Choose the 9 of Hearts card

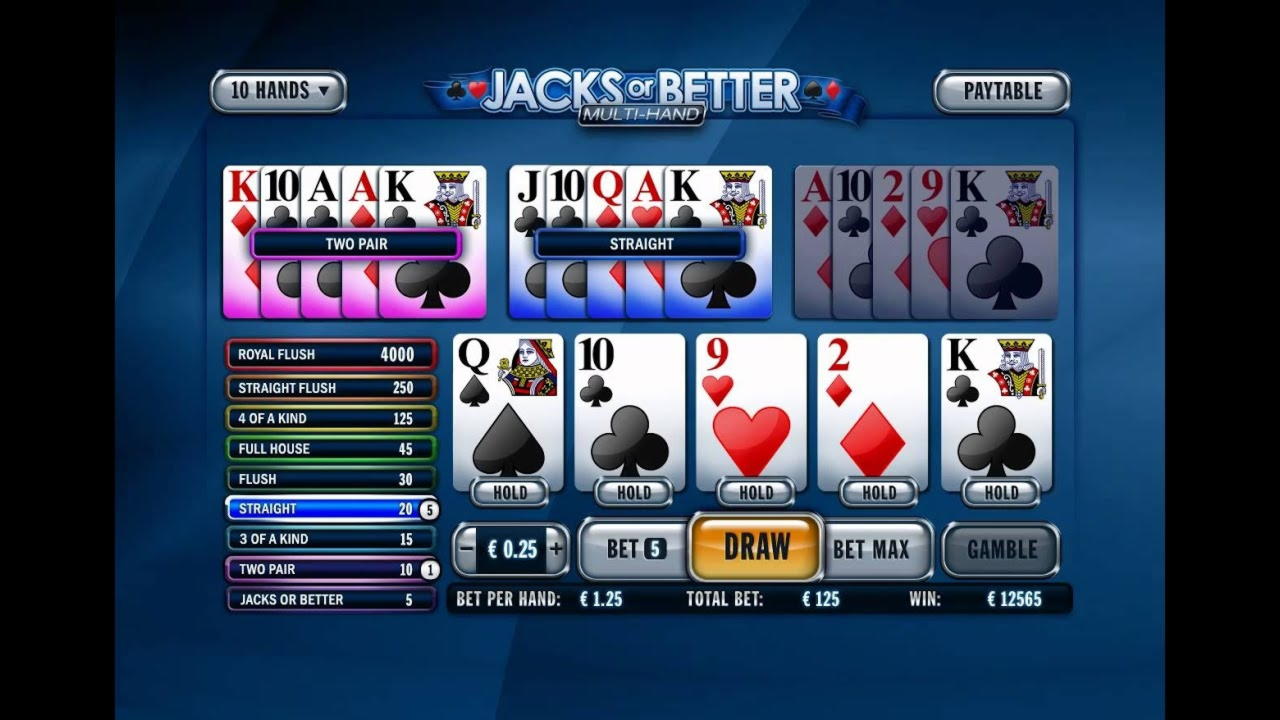coord(751,410)
